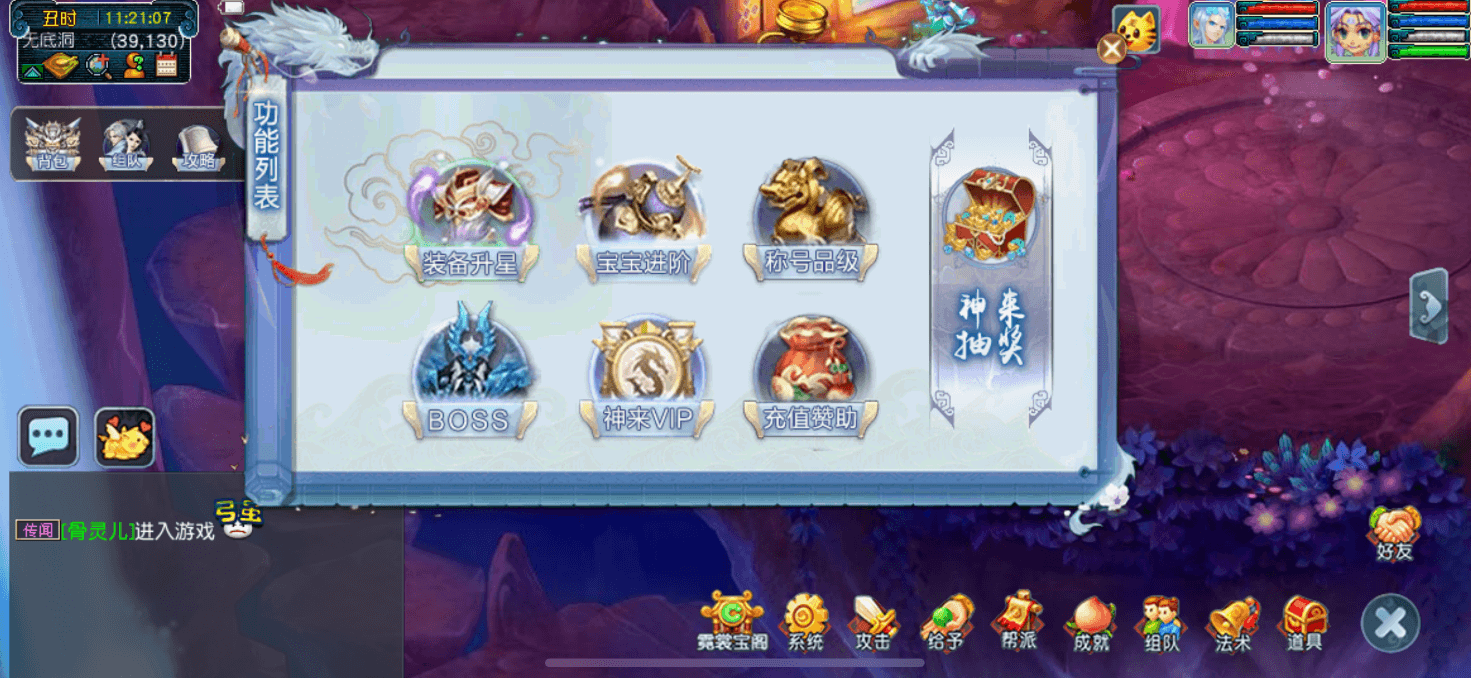The width and height of the screenshot is (1471, 678).
Task: Collapse the bottom toolbar with the round X
Action: [x=1390, y=623]
